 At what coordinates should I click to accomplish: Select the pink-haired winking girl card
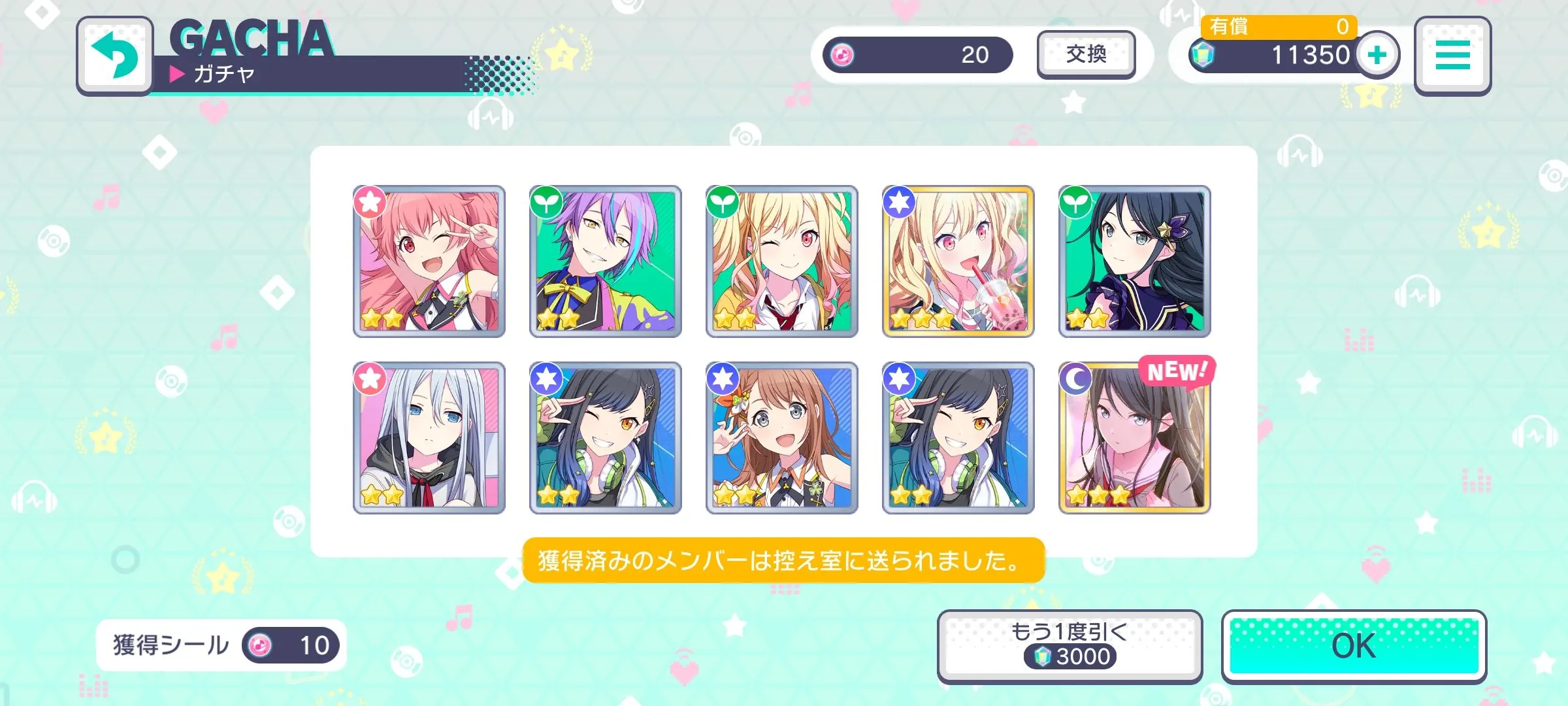point(429,261)
